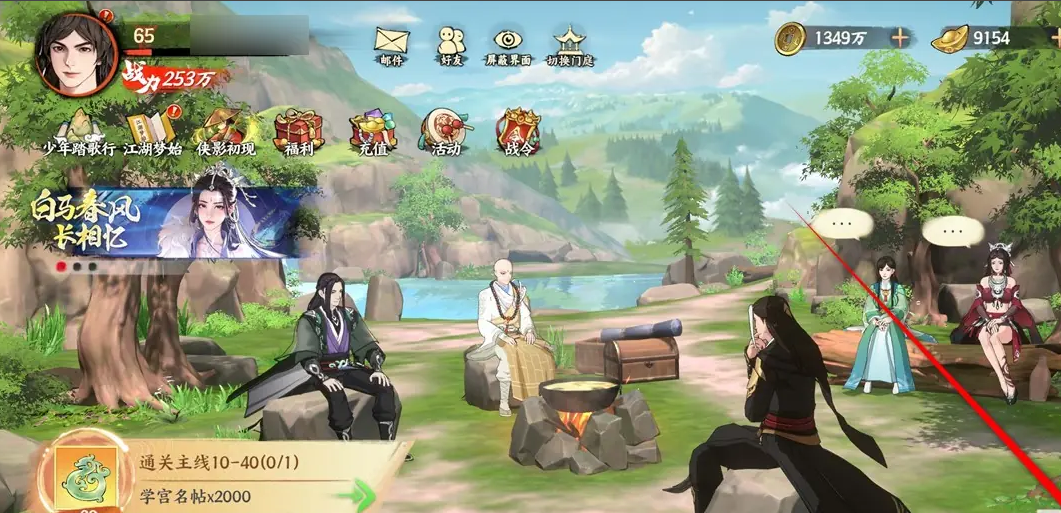The width and height of the screenshot is (1061, 513).
Task: Open 少年踏歌行 event icon
Action: click(x=78, y=130)
